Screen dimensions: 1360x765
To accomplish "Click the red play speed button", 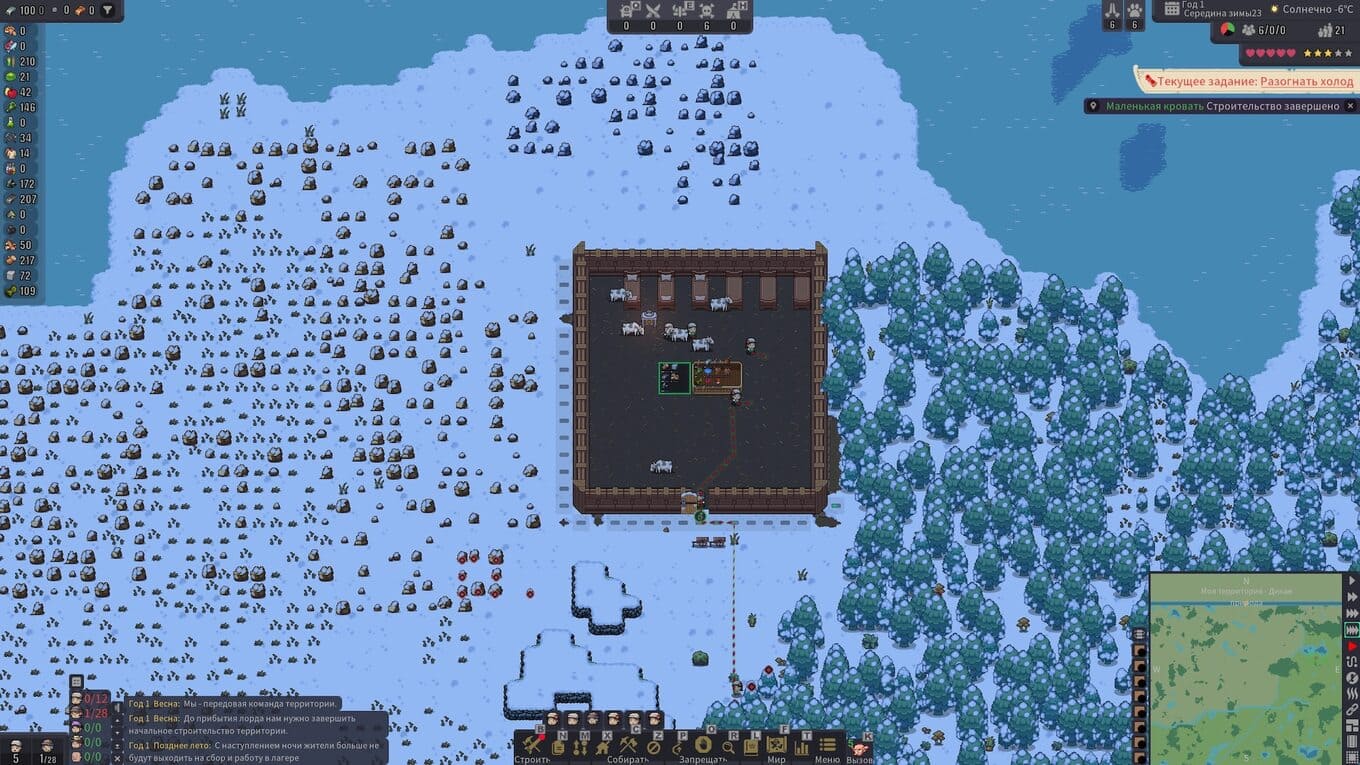I will 1352,646.
